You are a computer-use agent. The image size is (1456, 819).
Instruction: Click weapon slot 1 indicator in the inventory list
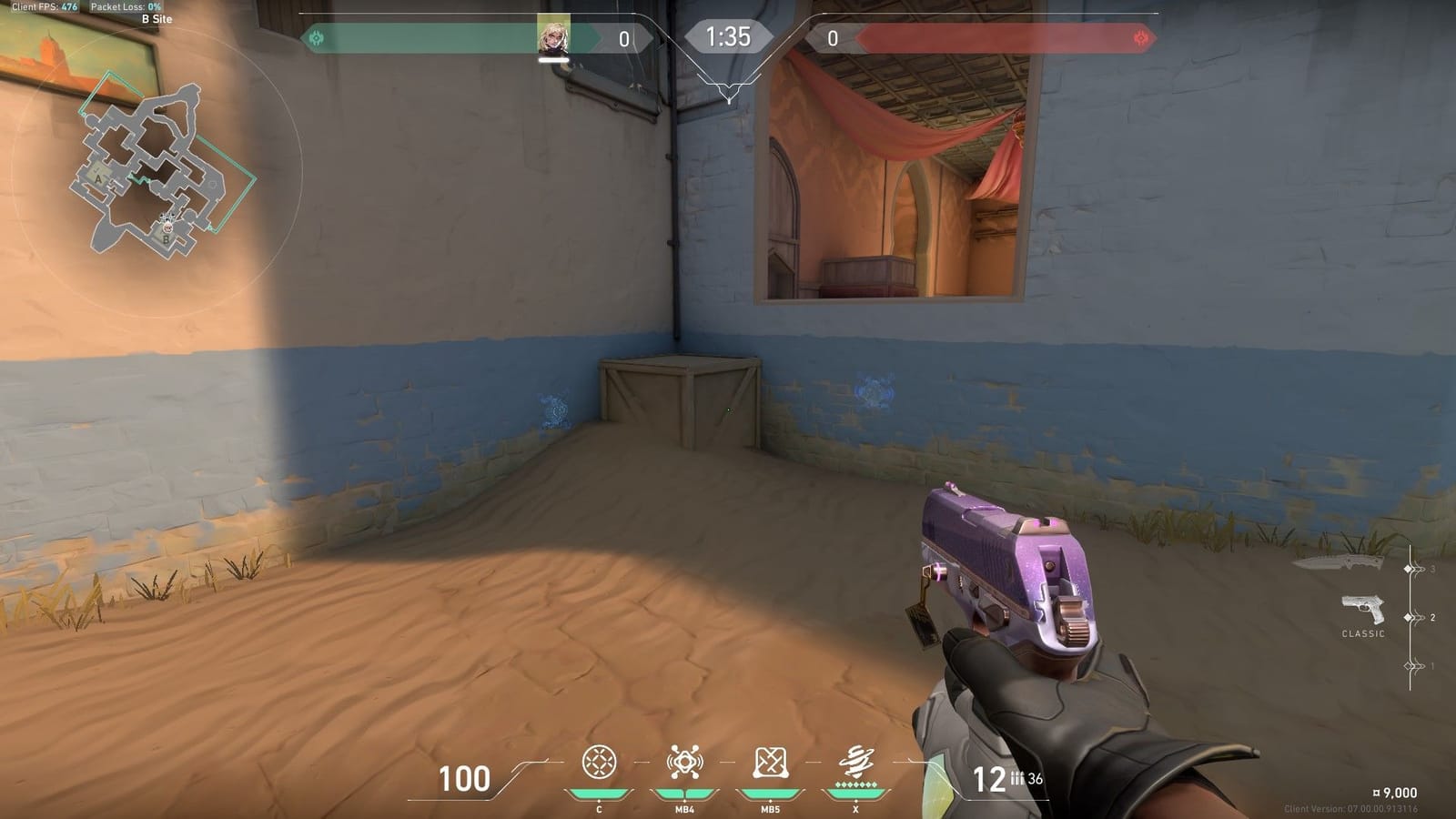click(1410, 664)
